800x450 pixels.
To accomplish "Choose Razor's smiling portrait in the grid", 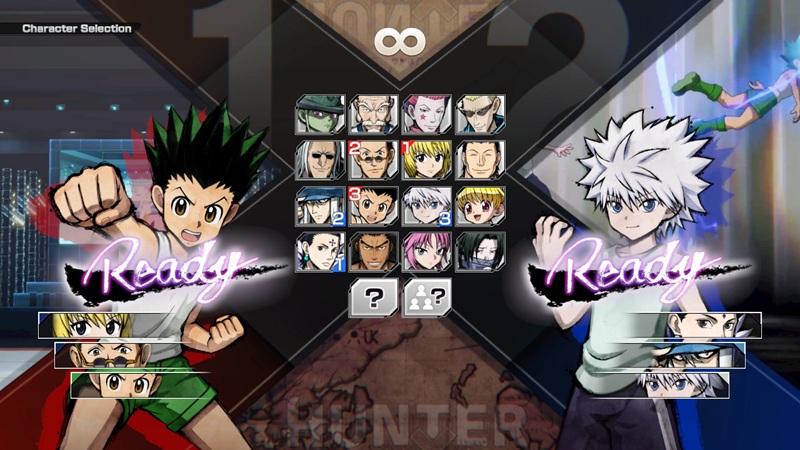I will 480,159.
